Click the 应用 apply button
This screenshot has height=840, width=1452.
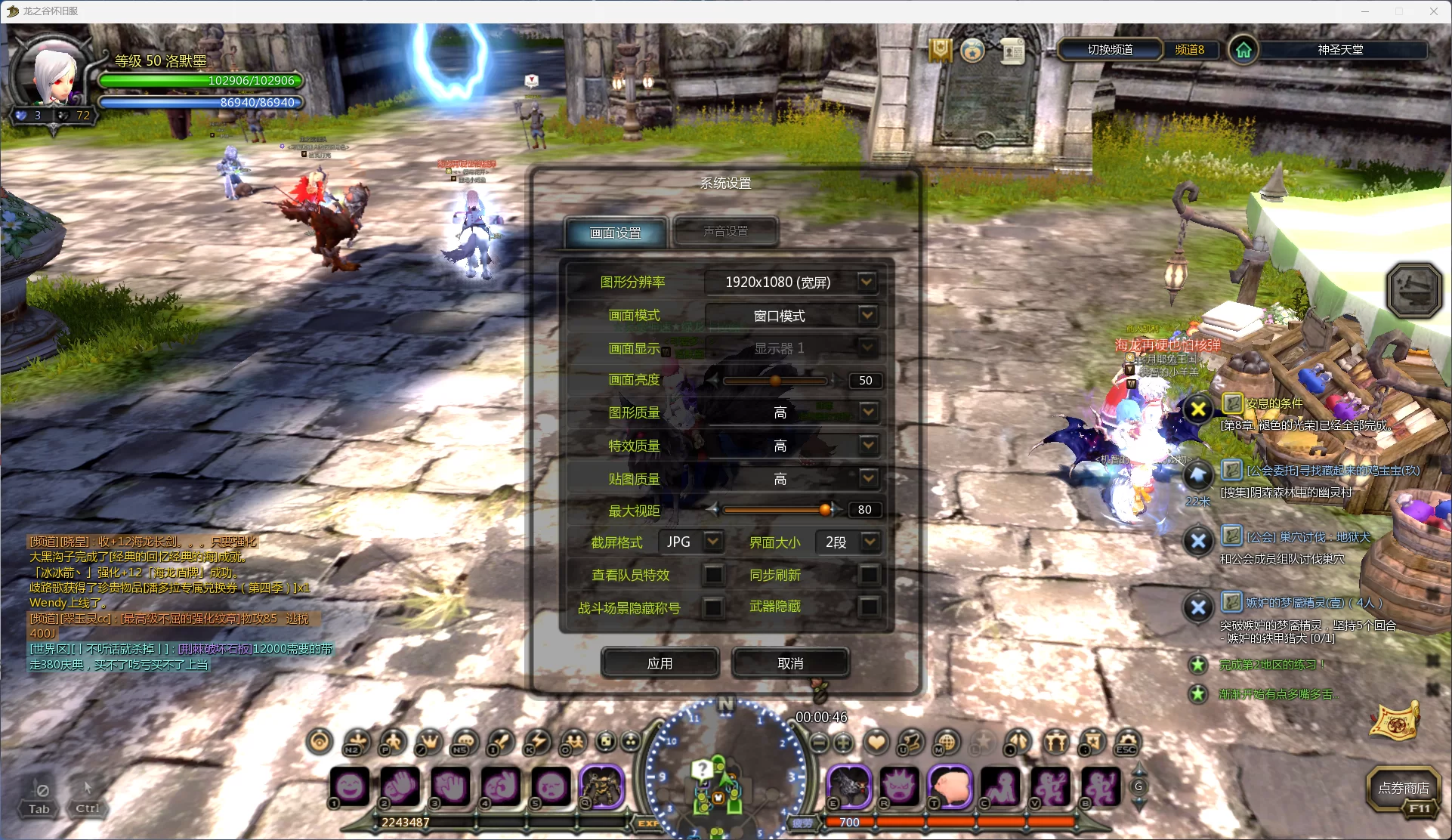tap(660, 663)
